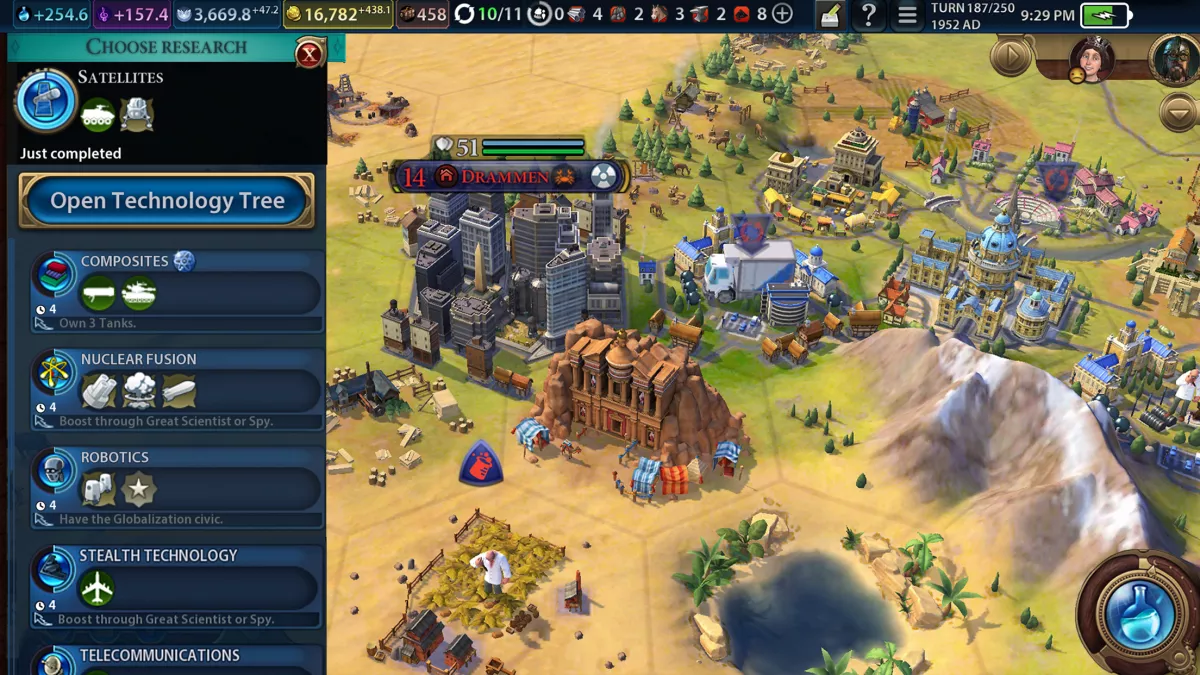1200x675 pixels.
Task: Choose Composites as the next research
Action: click(x=177, y=289)
